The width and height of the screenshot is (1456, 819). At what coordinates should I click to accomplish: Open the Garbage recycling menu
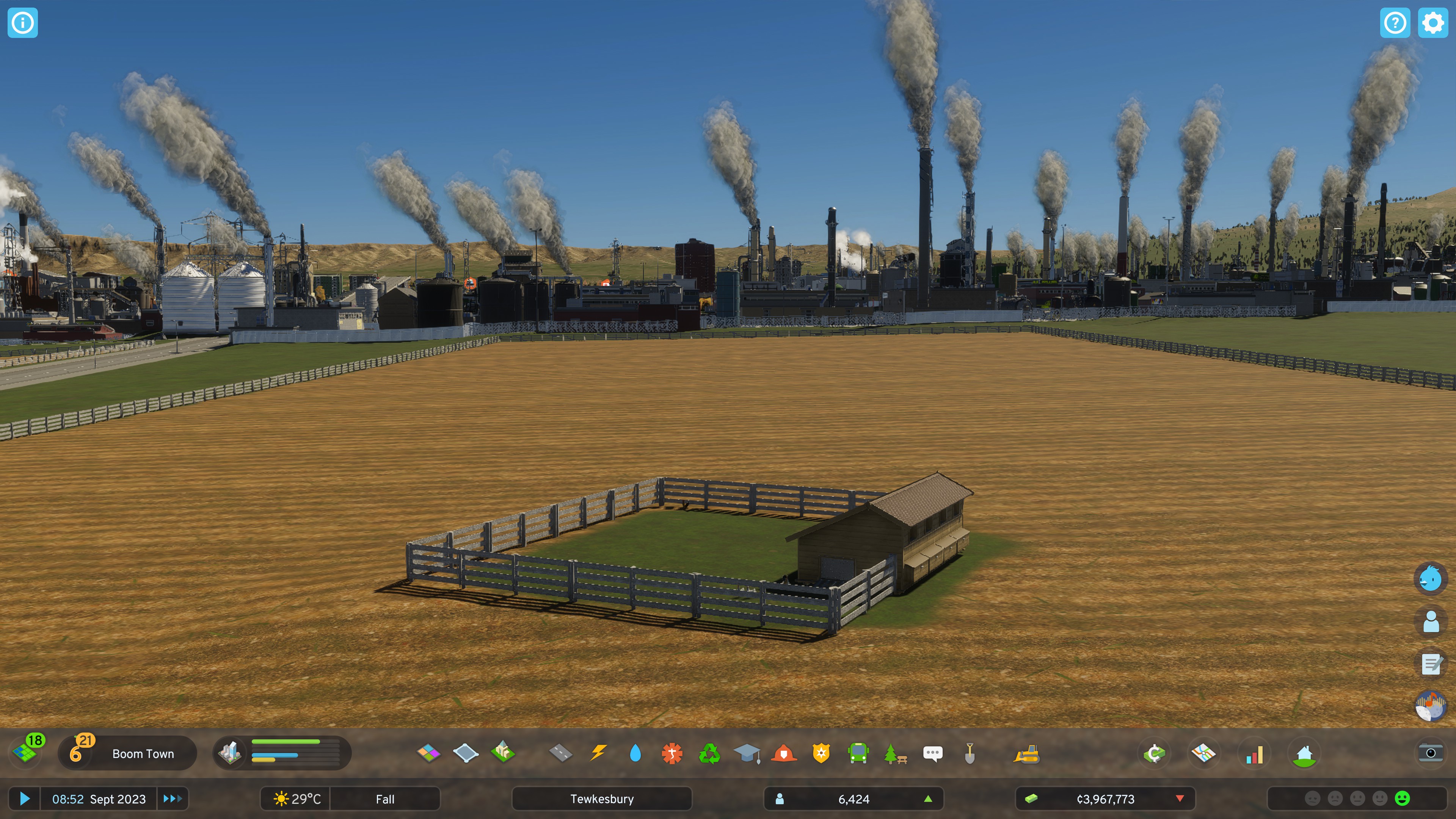pos(709,753)
